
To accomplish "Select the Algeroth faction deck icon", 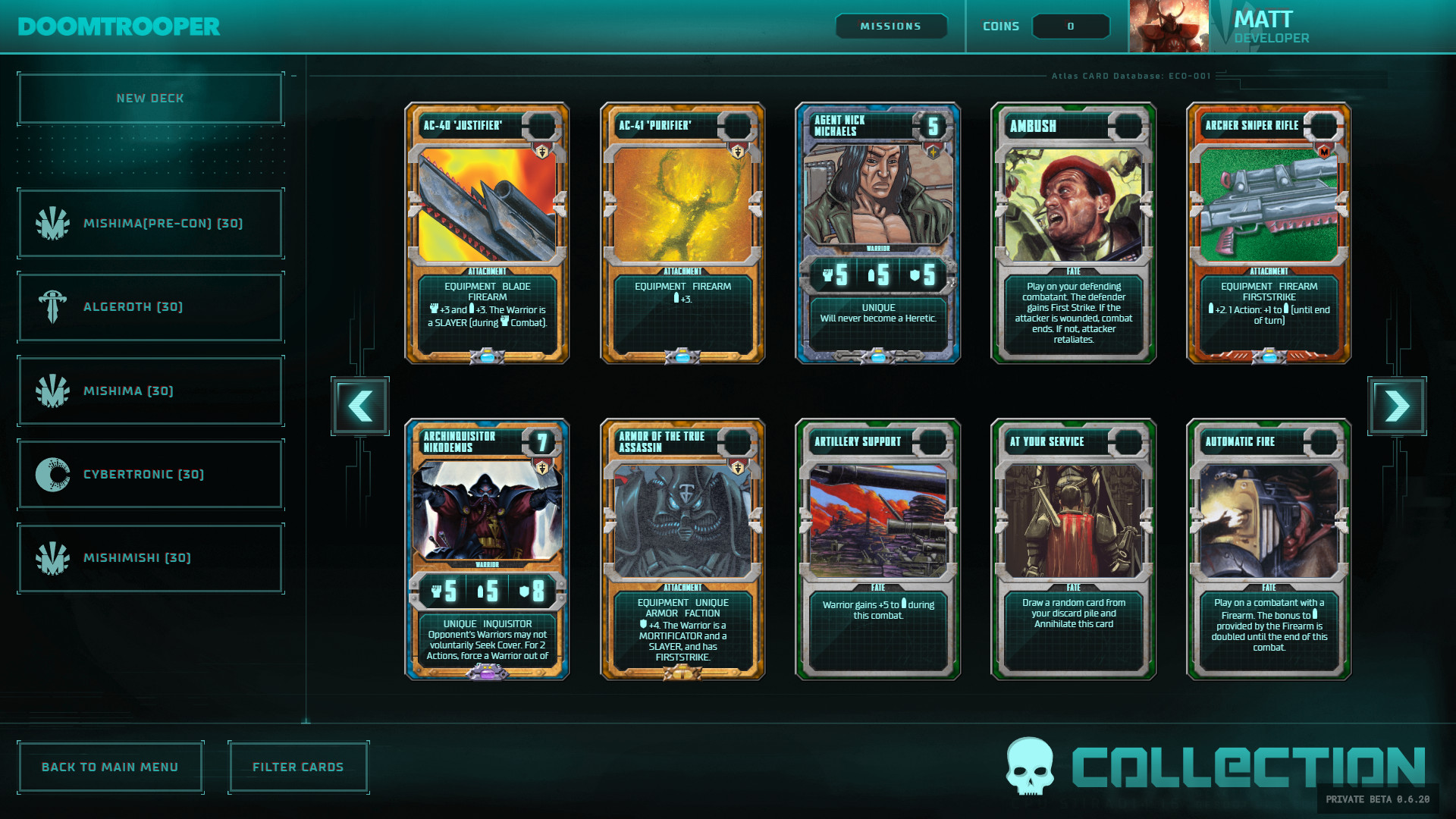I will click(52, 307).
